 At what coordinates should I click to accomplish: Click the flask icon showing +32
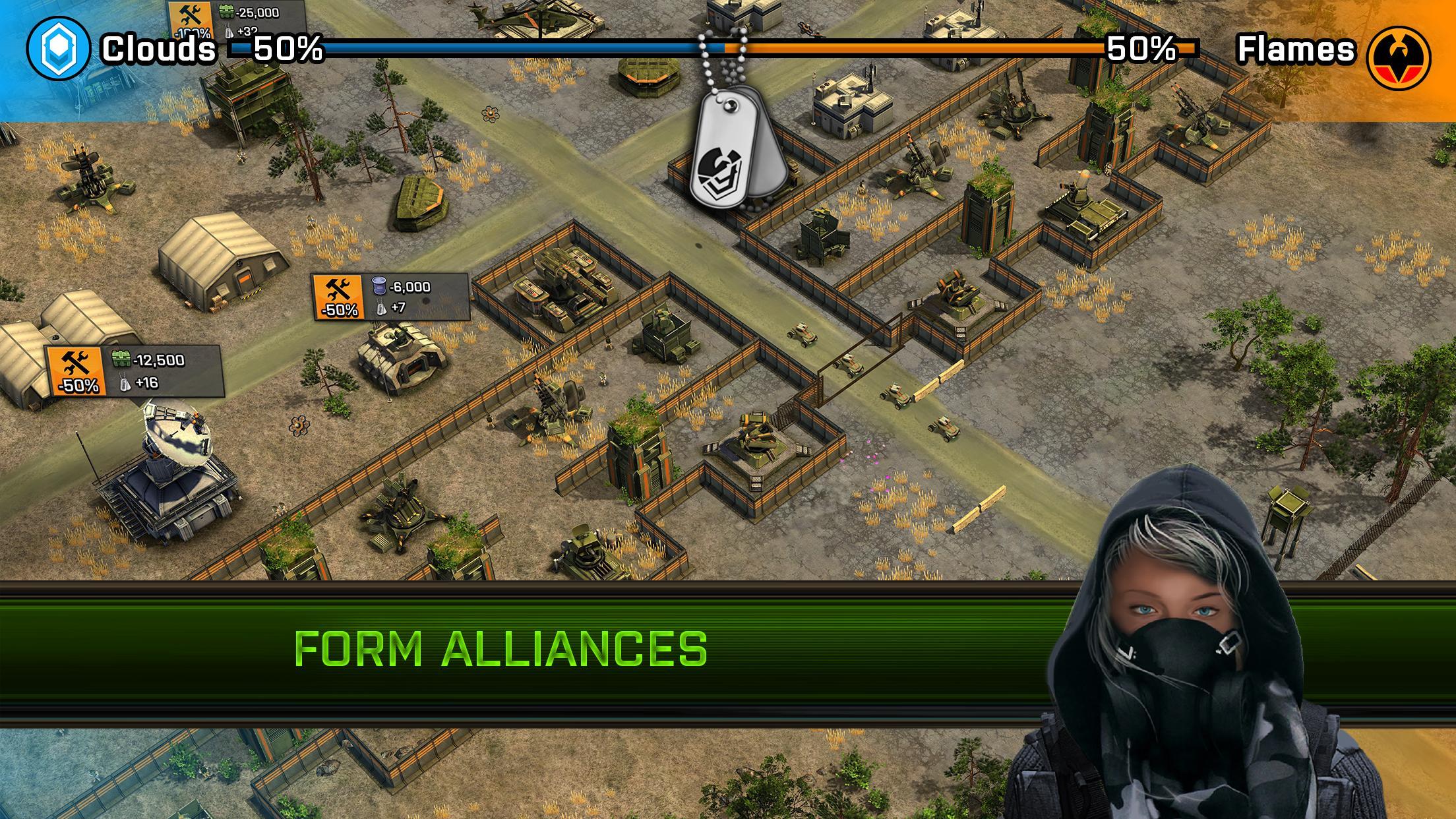[x=229, y=30]
